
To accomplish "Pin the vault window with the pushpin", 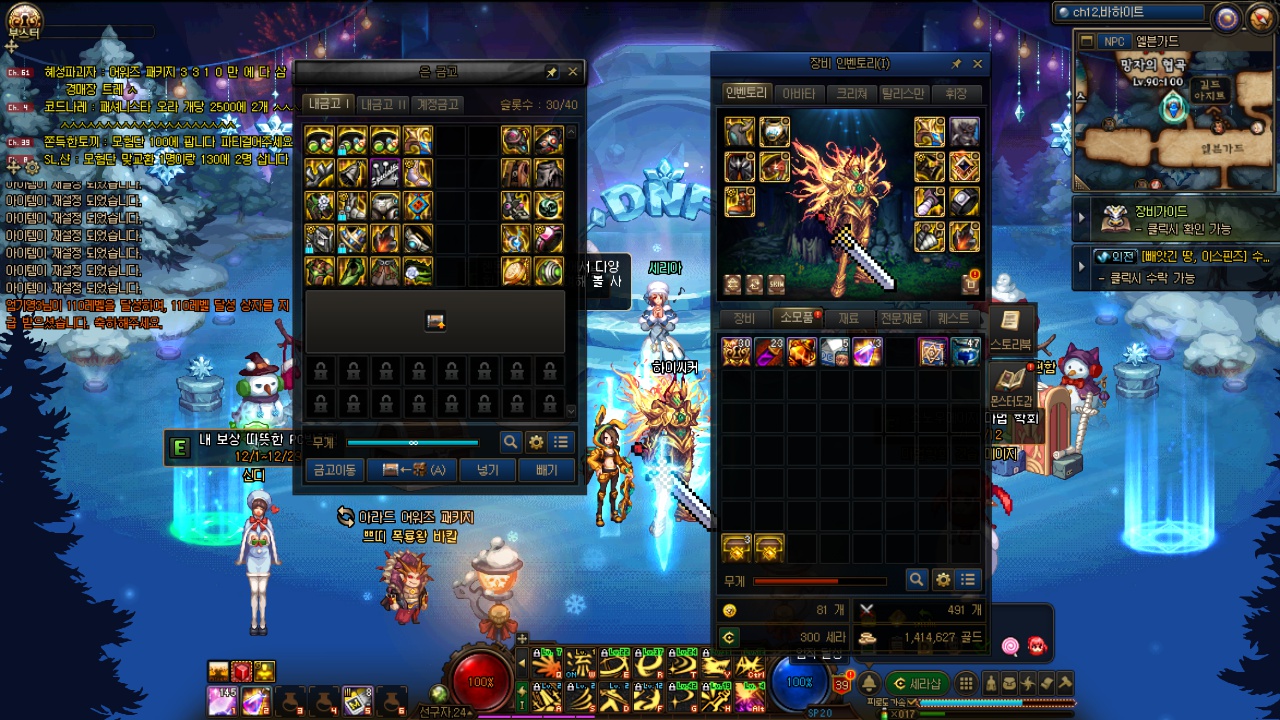I will [x=551, y=72].
